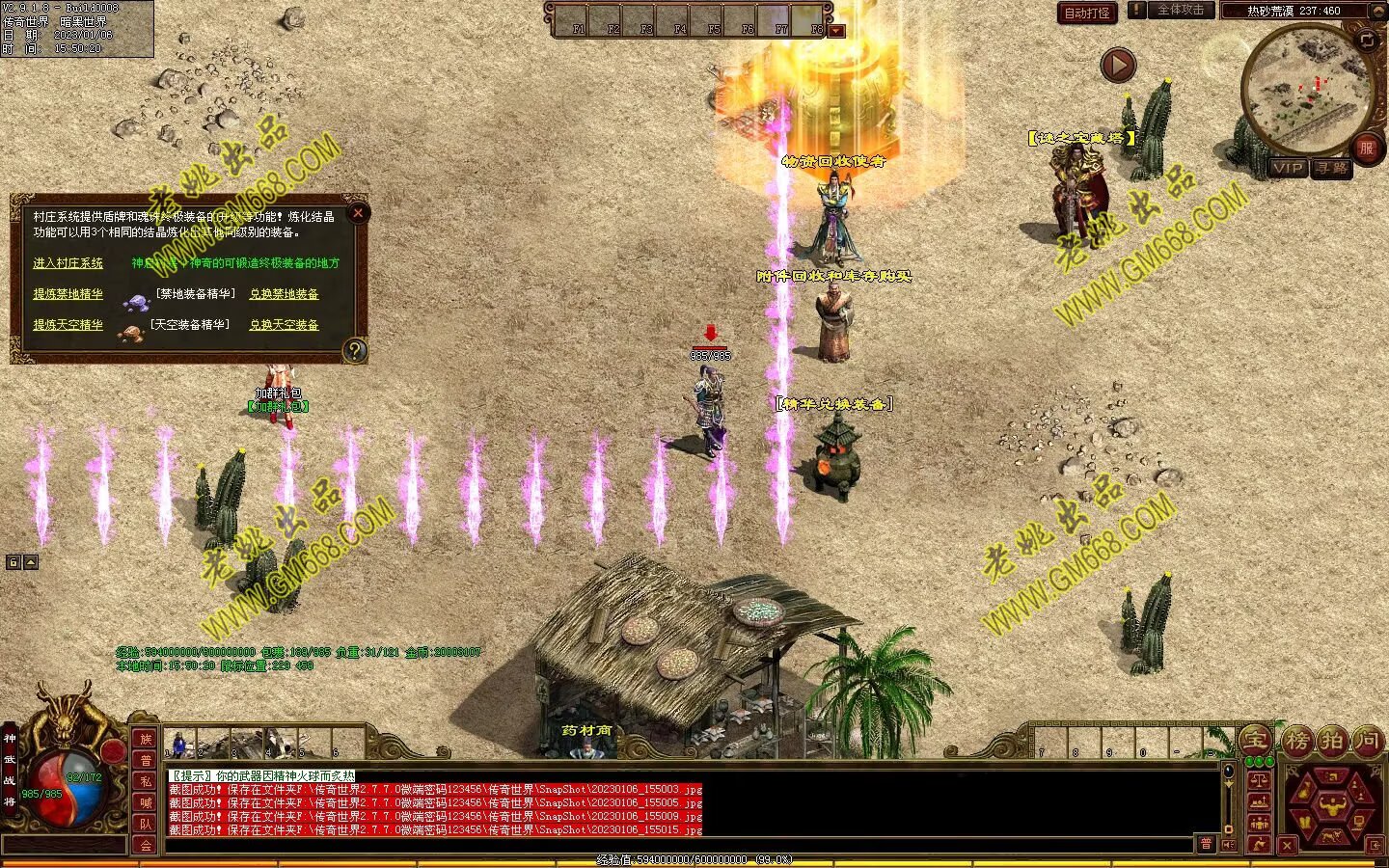Choose the 提炼天空精华 option
Screen dimensions: 1389x868
pyautogui.click(x=68, y=325)
